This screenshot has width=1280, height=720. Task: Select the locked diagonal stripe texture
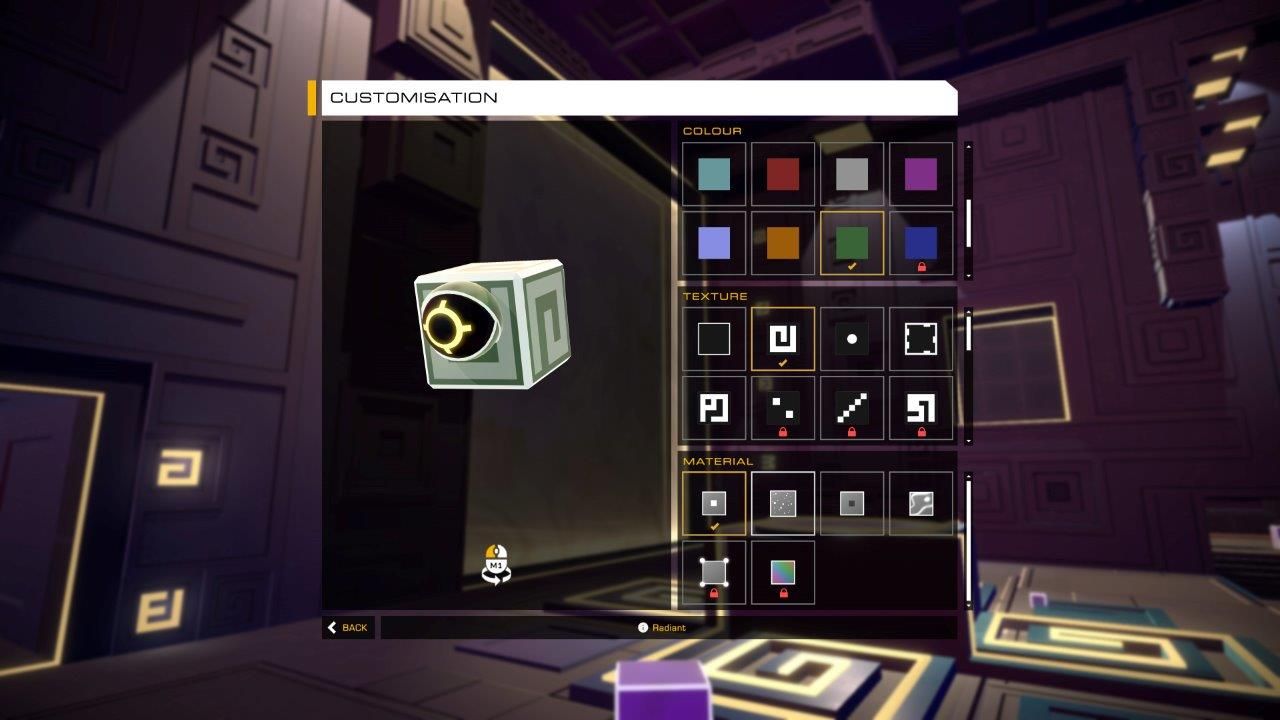tap(852, 407)
